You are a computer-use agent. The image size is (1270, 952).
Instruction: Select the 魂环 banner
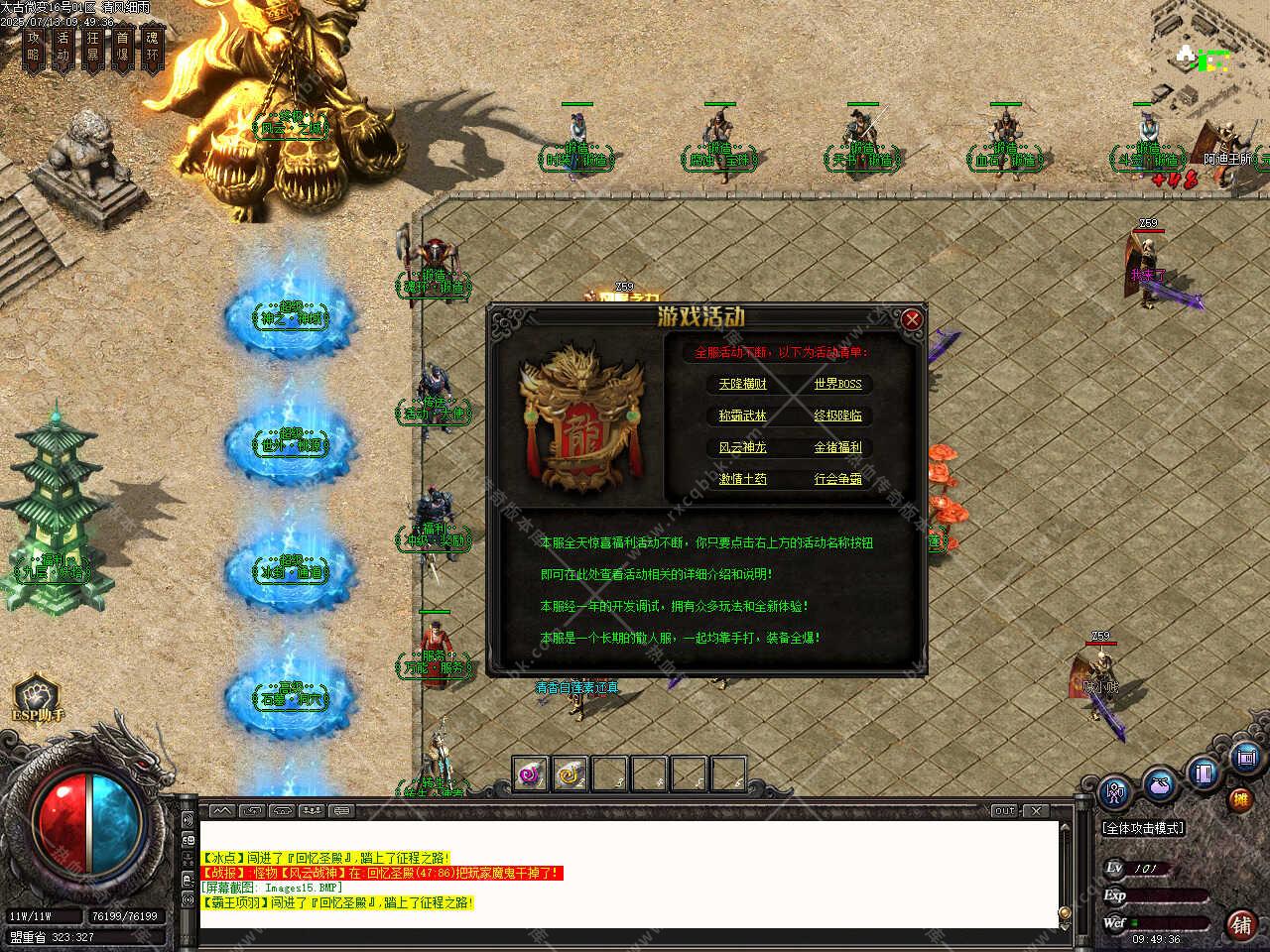click(152, 47)
